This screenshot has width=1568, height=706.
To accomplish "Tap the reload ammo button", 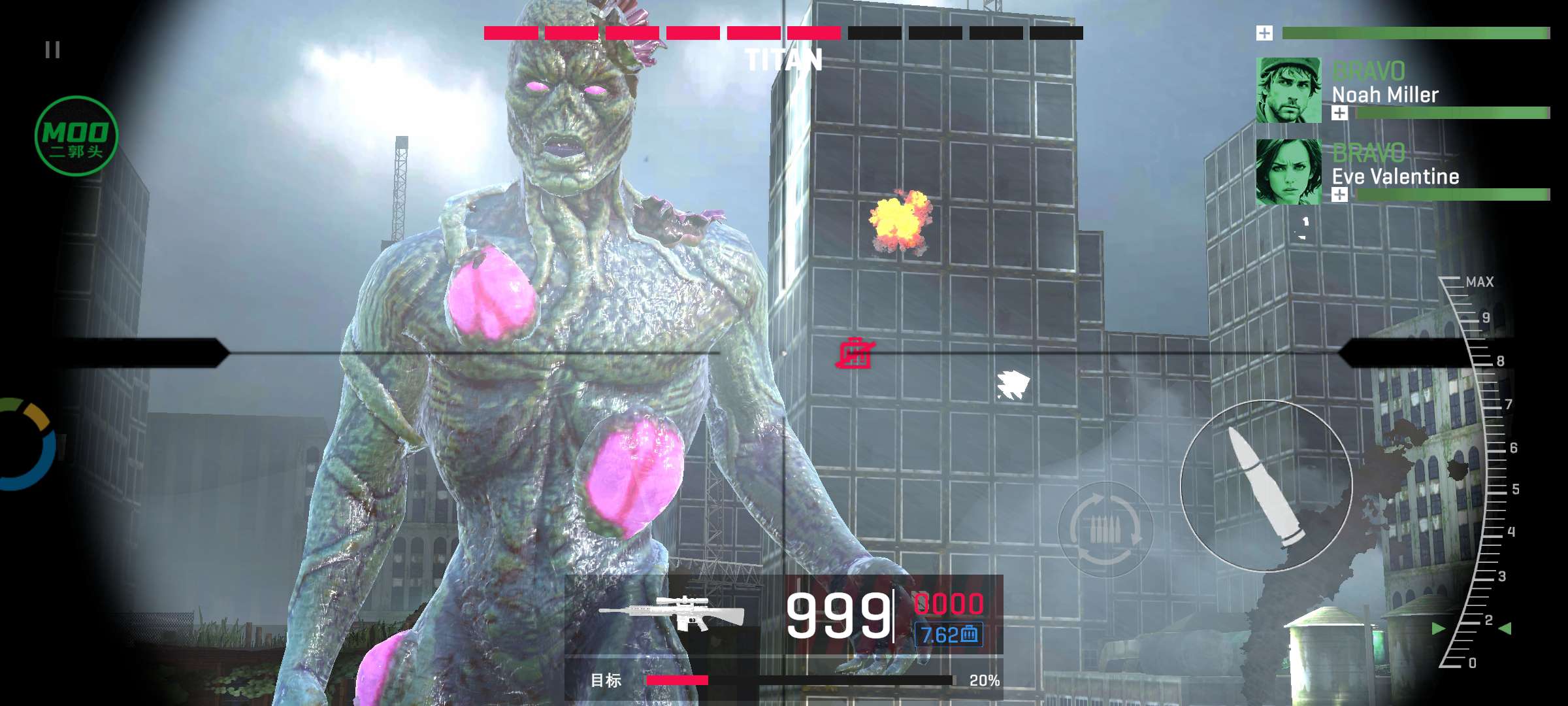I will tap(1105, 529).
